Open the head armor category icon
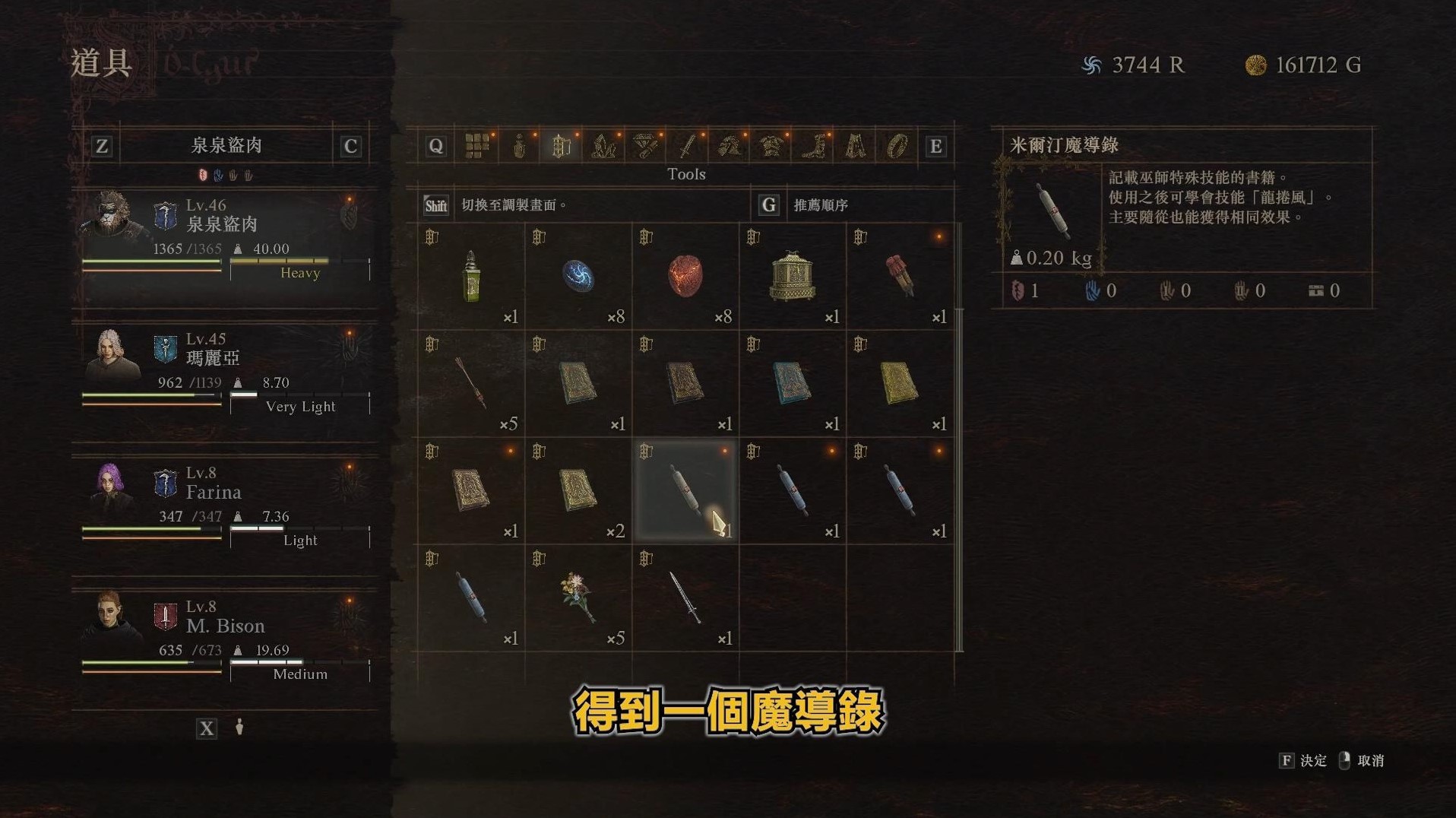This screenshot has width=1456, height=818. (727, 146)
